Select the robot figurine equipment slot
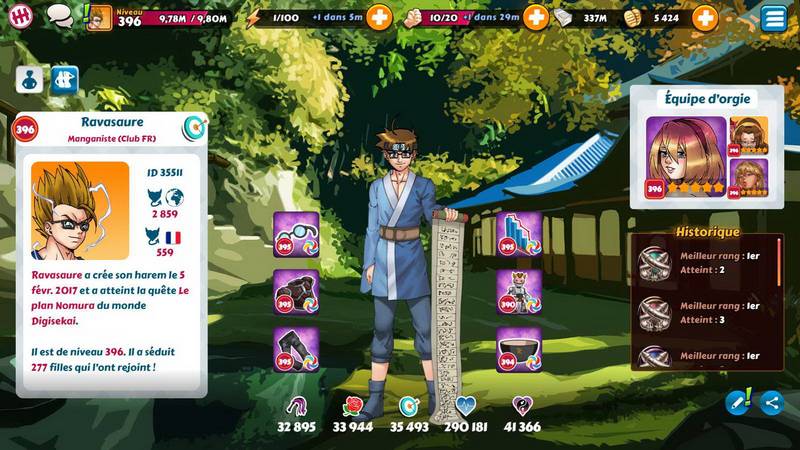 coord(518,292)
